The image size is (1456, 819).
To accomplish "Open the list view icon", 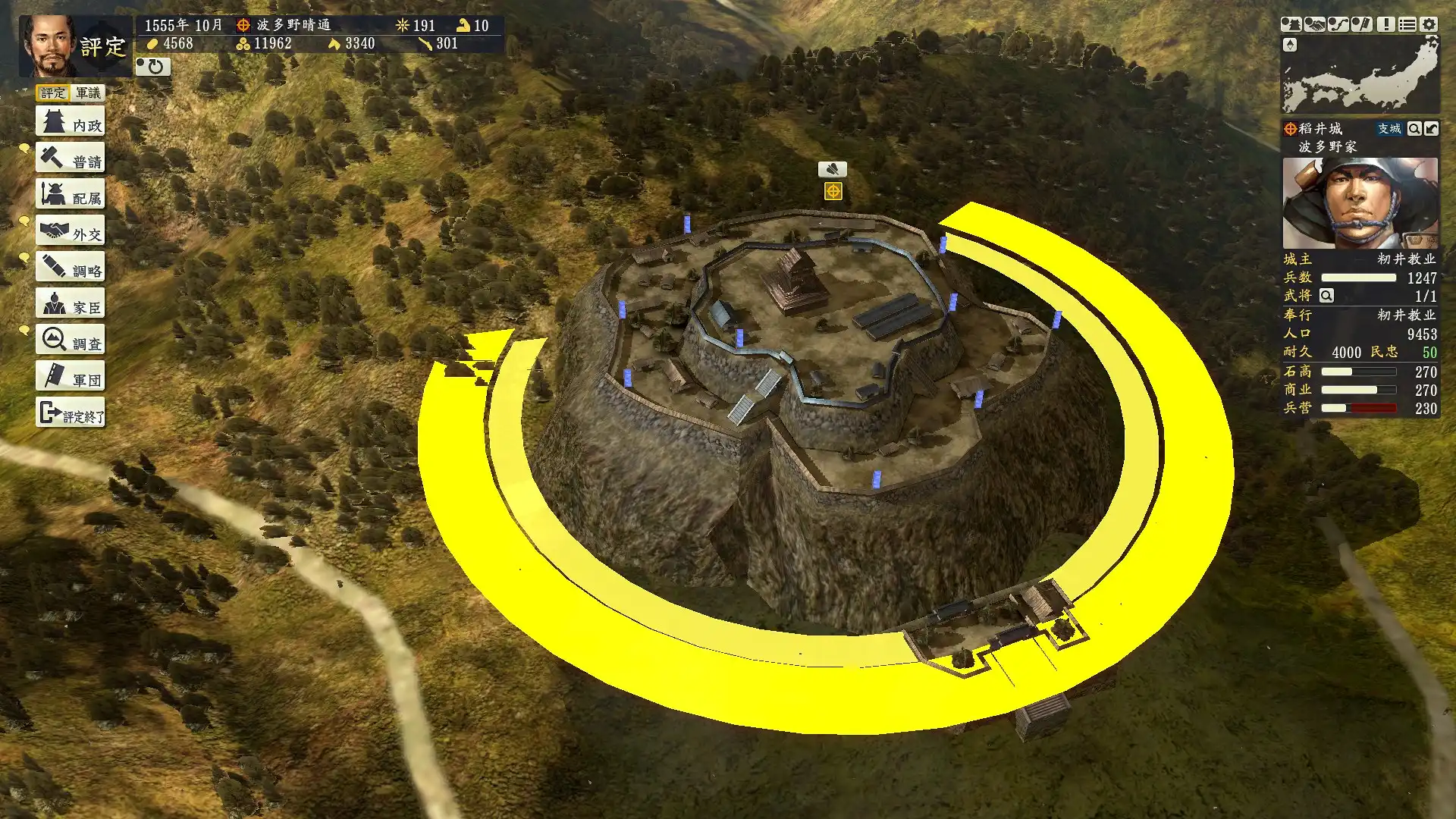I will 1407,24.
